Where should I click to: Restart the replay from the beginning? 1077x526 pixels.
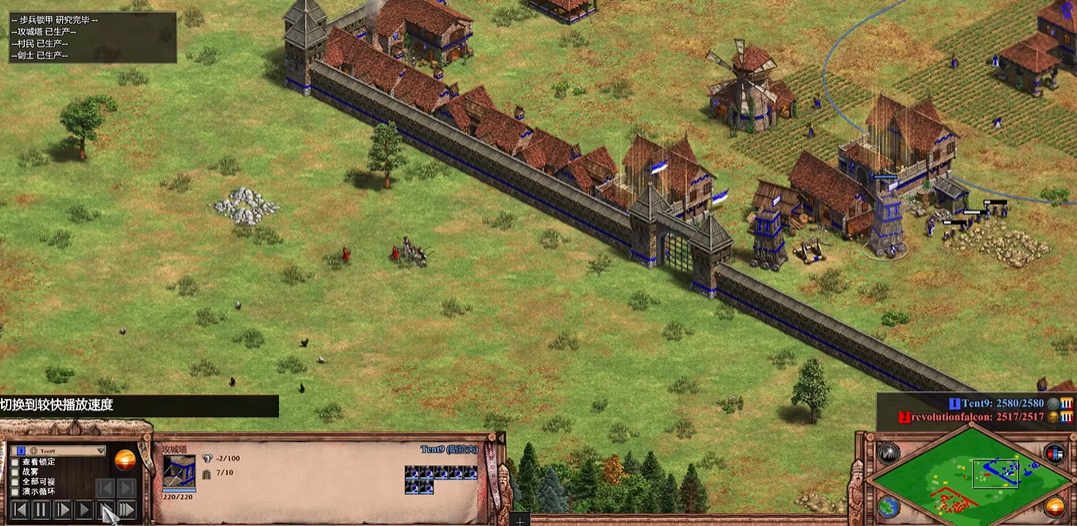tap(19, 510)
